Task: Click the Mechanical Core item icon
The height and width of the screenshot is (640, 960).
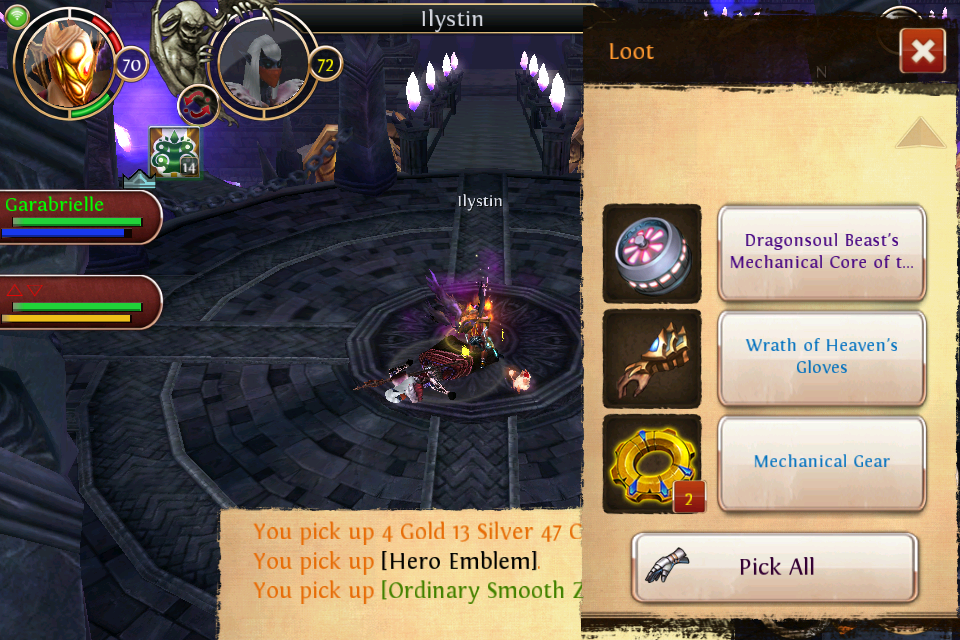Action: coord(652,253)
